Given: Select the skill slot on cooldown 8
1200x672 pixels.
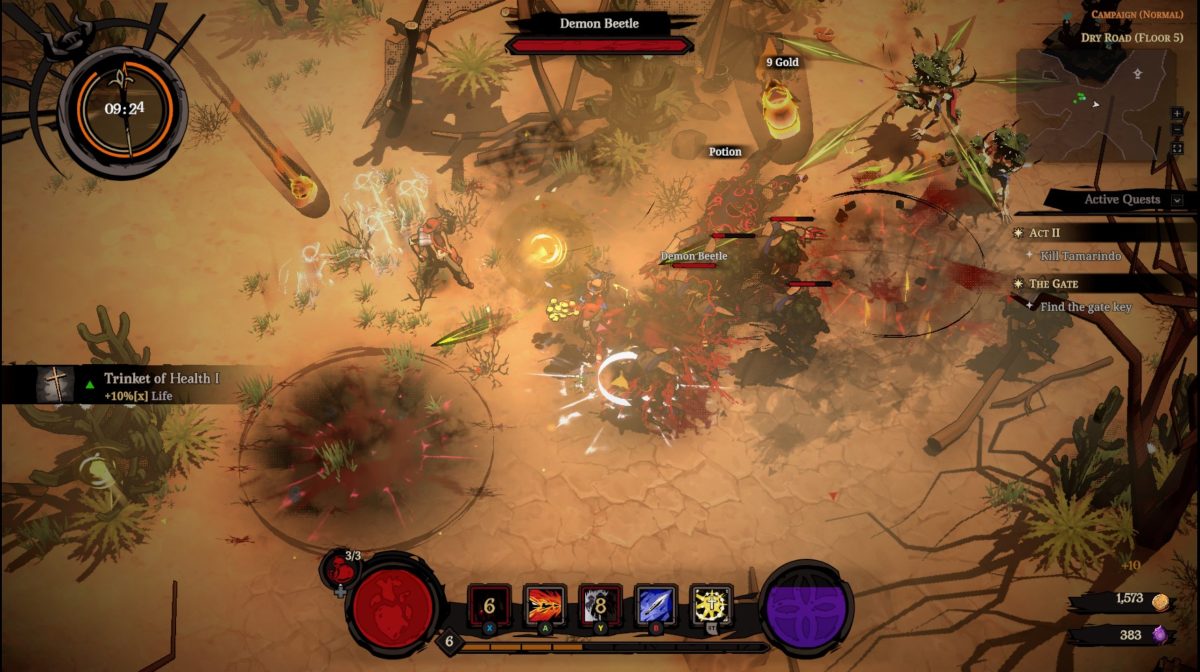Looking at the screenshot, I should click(600, 606).
